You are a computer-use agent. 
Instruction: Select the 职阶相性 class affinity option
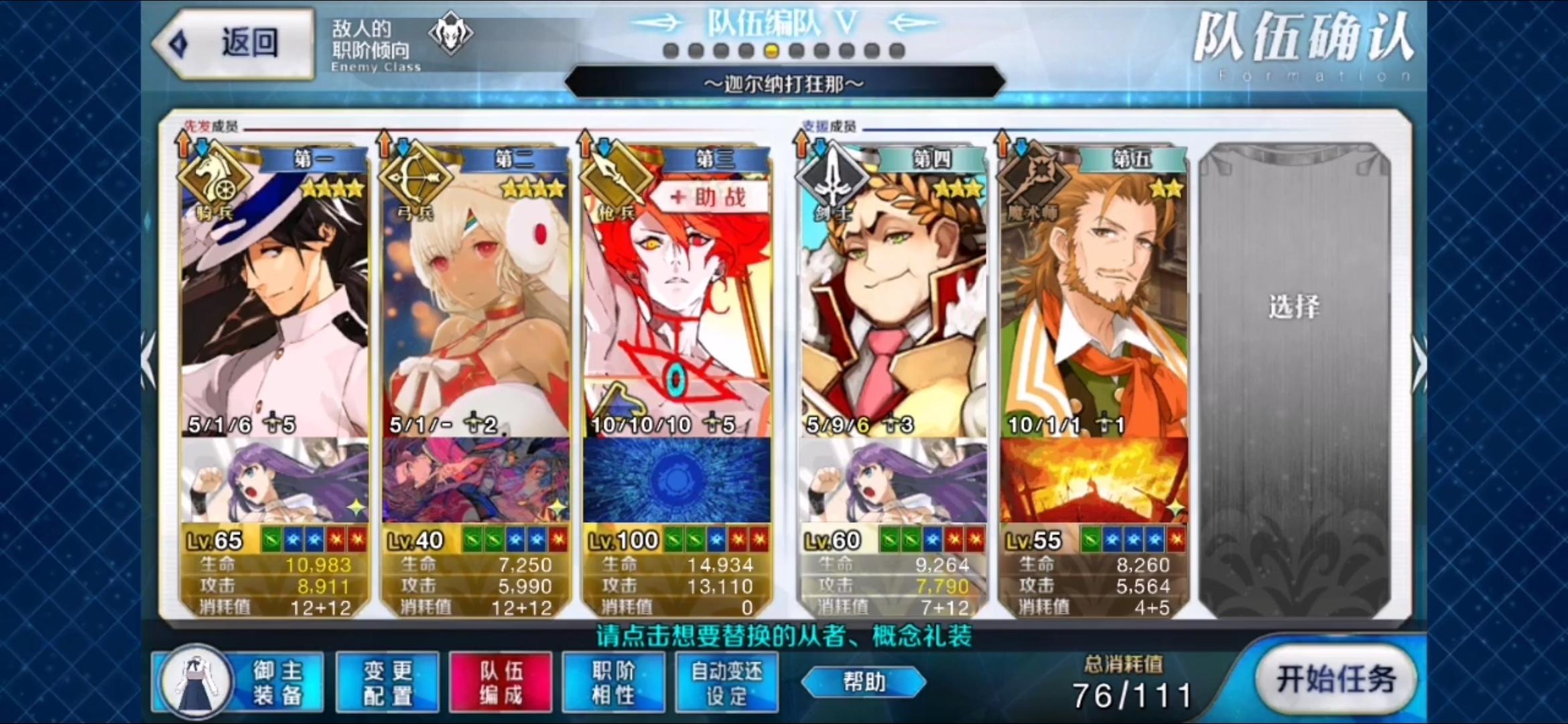click(613, 681)
